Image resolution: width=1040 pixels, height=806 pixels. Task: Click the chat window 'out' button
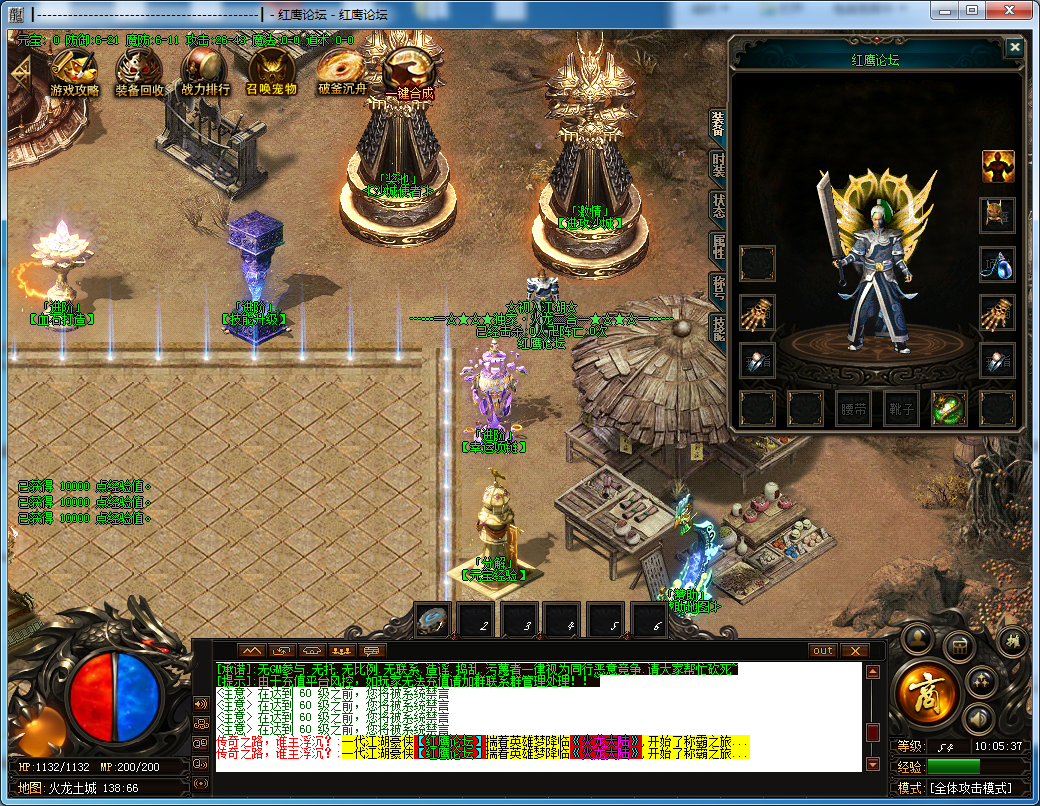pos(822,650)
